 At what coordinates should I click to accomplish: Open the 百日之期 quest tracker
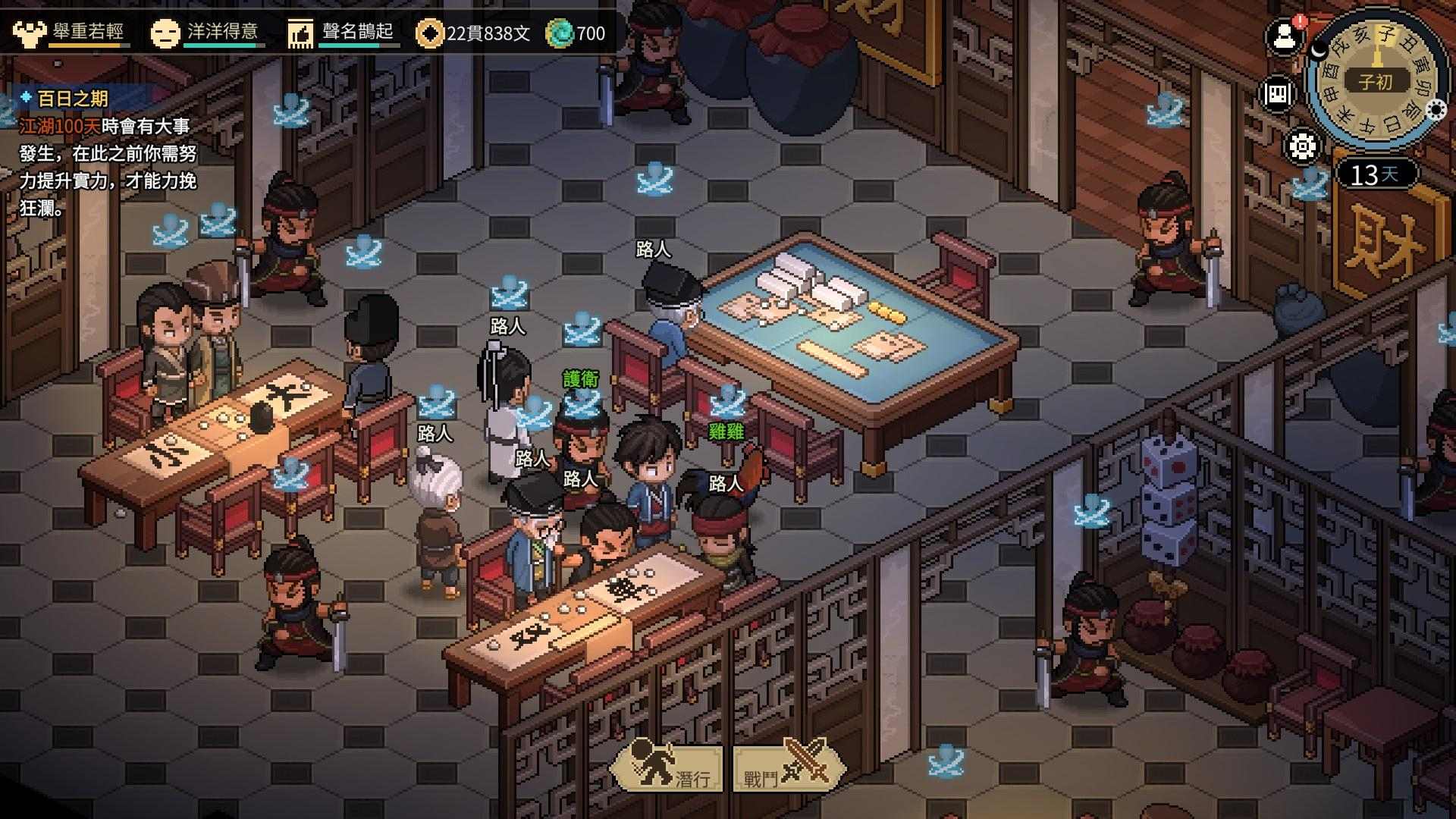73,99
